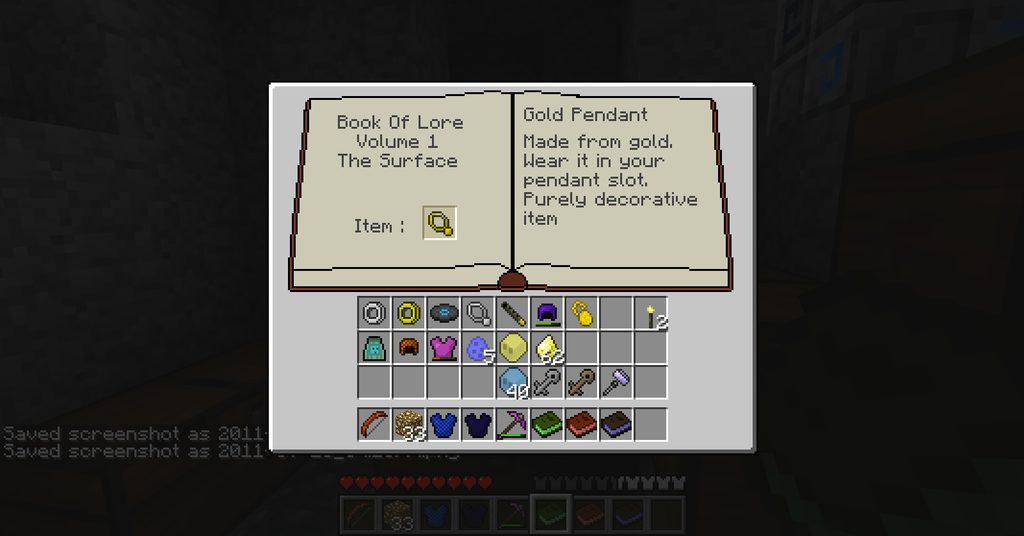Select the green lore book
The width and height of the screenshot is (1024, 536).
coord(546,424)
